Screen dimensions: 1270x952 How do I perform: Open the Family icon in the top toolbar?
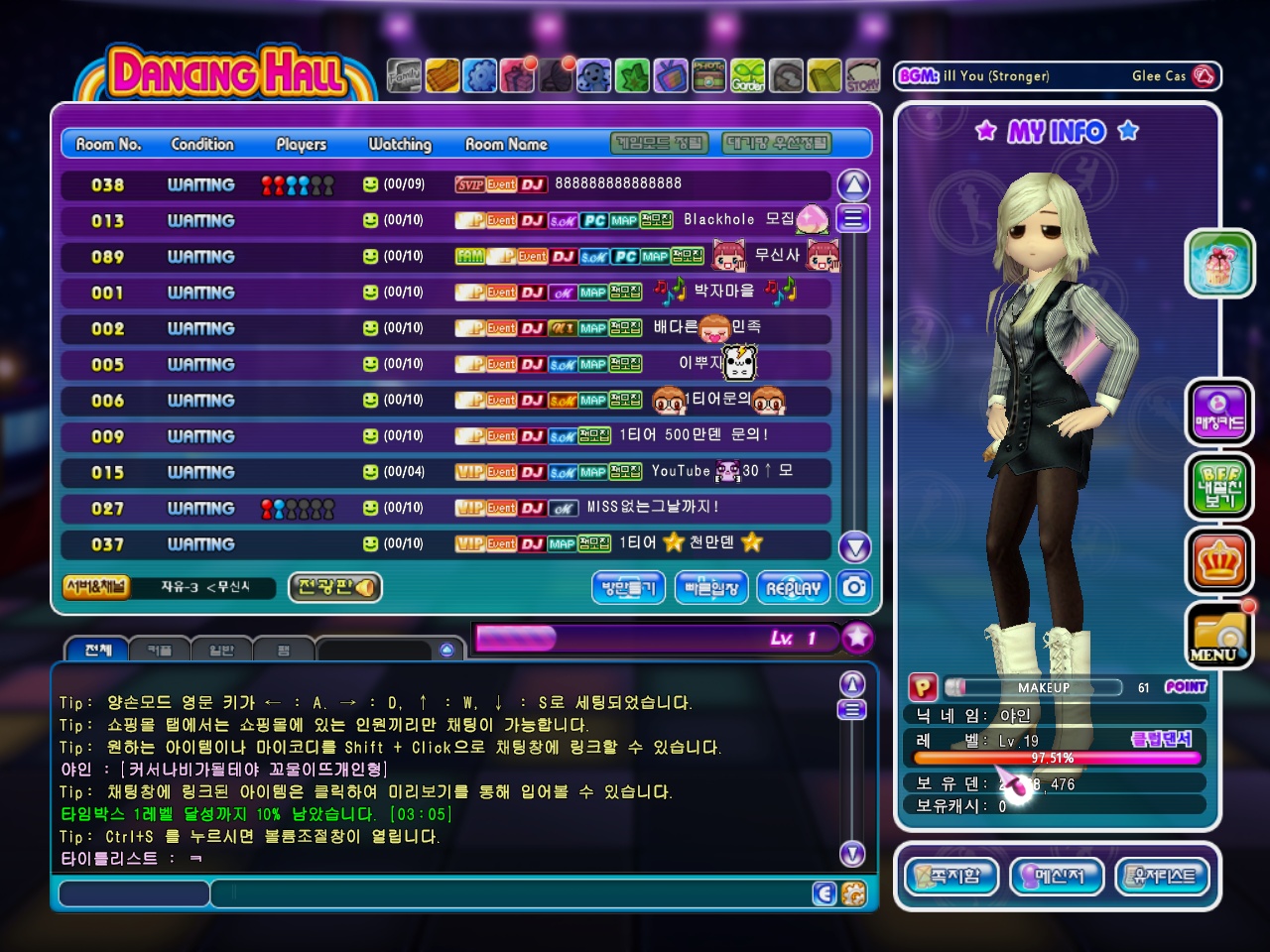404,75
